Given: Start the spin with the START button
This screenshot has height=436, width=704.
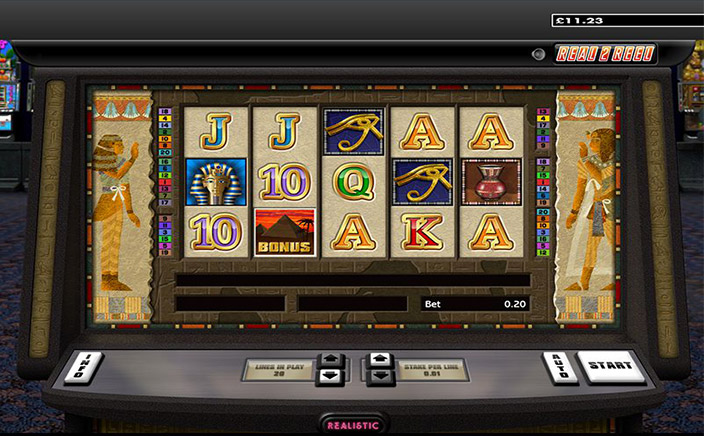Looking at the screenshot, I should click(x=609, y=366).
